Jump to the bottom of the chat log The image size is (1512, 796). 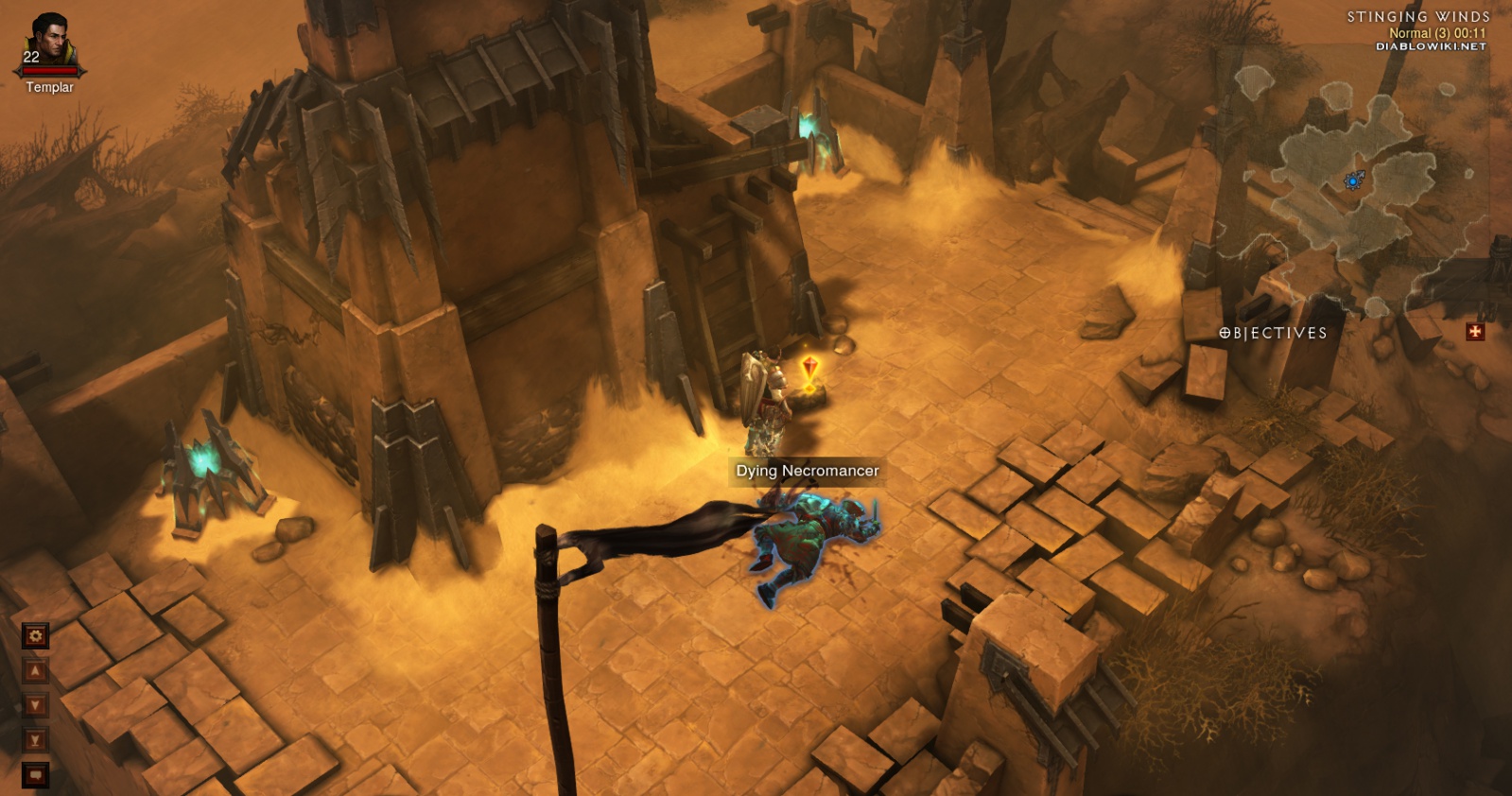coord(35,740)
